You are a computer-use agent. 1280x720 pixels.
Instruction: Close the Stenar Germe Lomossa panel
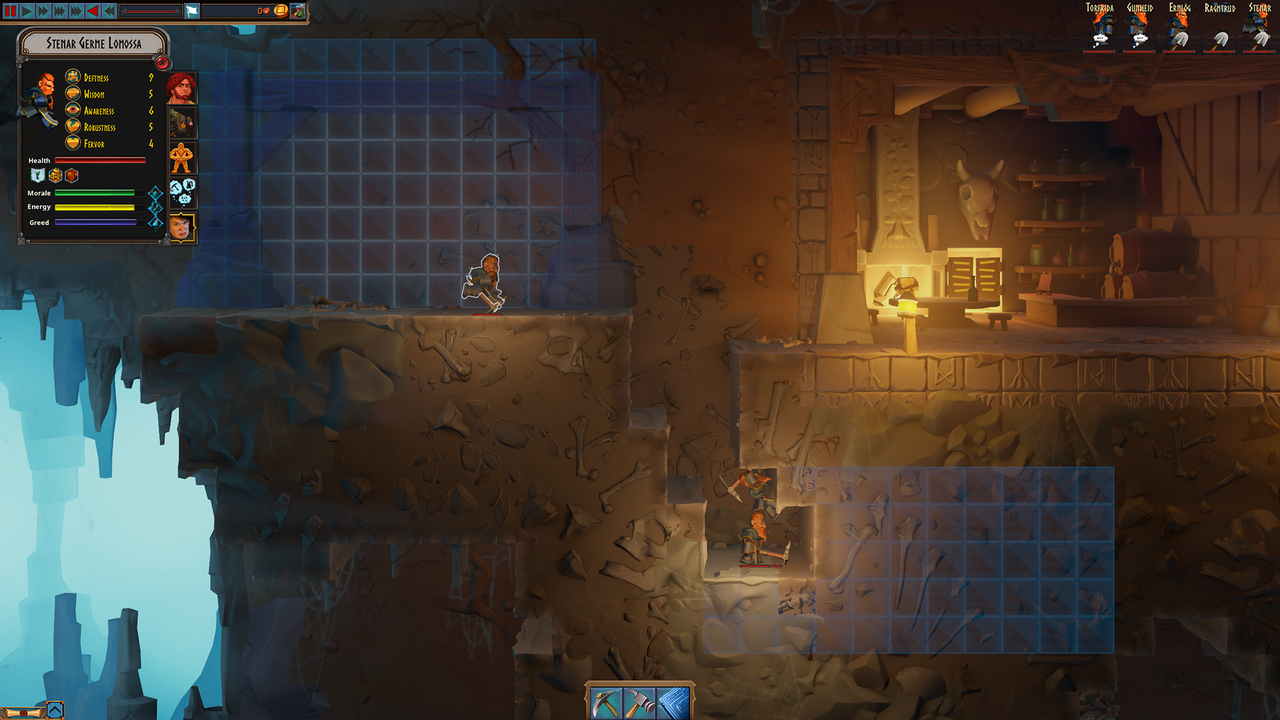pyautogui.click(x=162, y=64)
